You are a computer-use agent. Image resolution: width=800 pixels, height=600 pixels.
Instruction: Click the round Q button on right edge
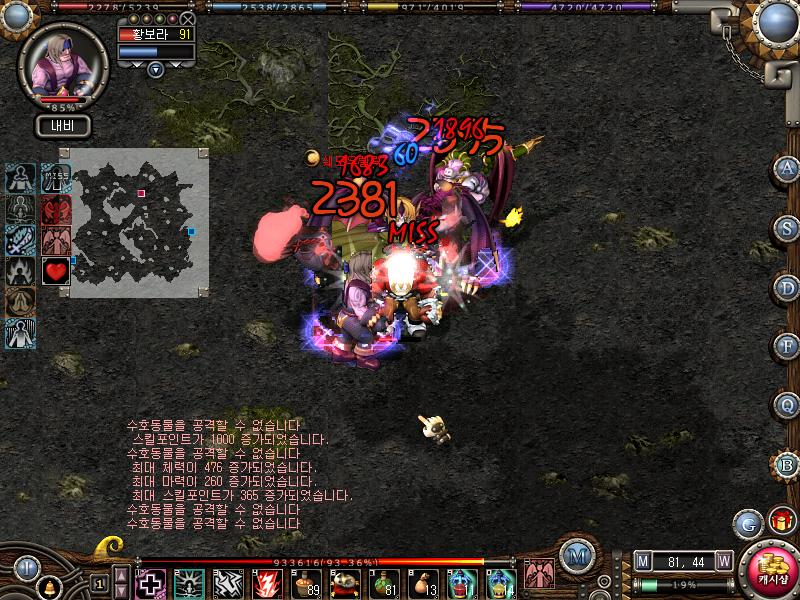point(787,405)
